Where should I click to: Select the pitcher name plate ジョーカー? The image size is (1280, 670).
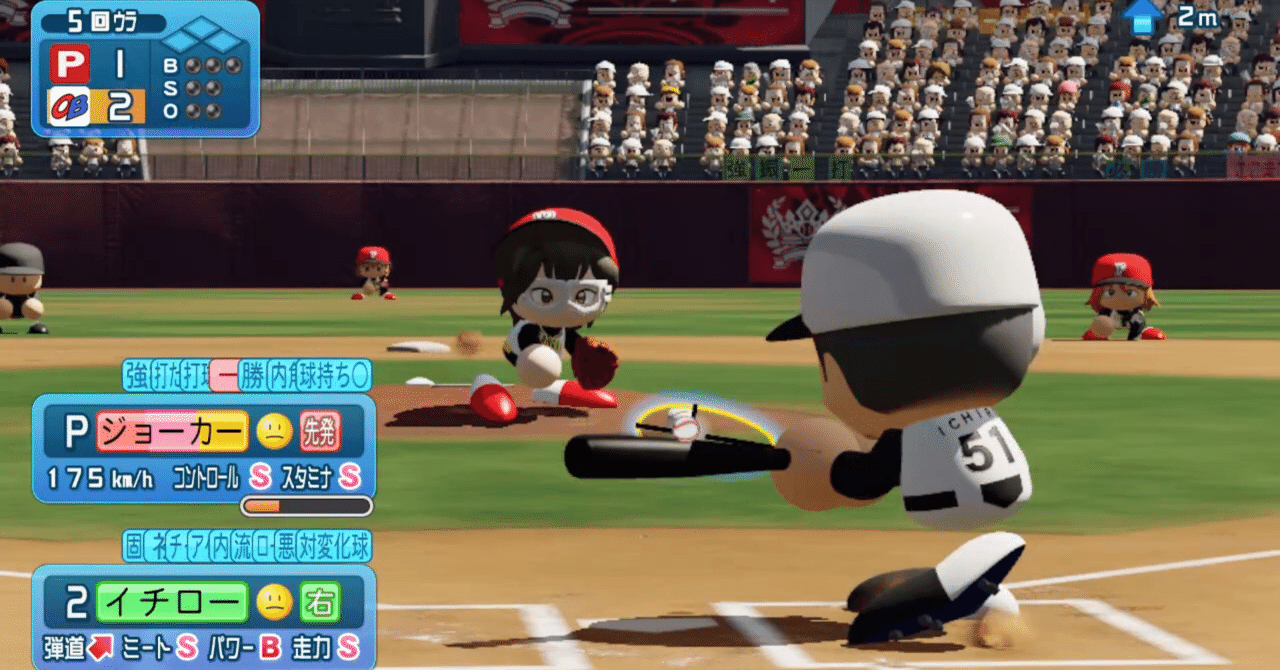(171, 431)
